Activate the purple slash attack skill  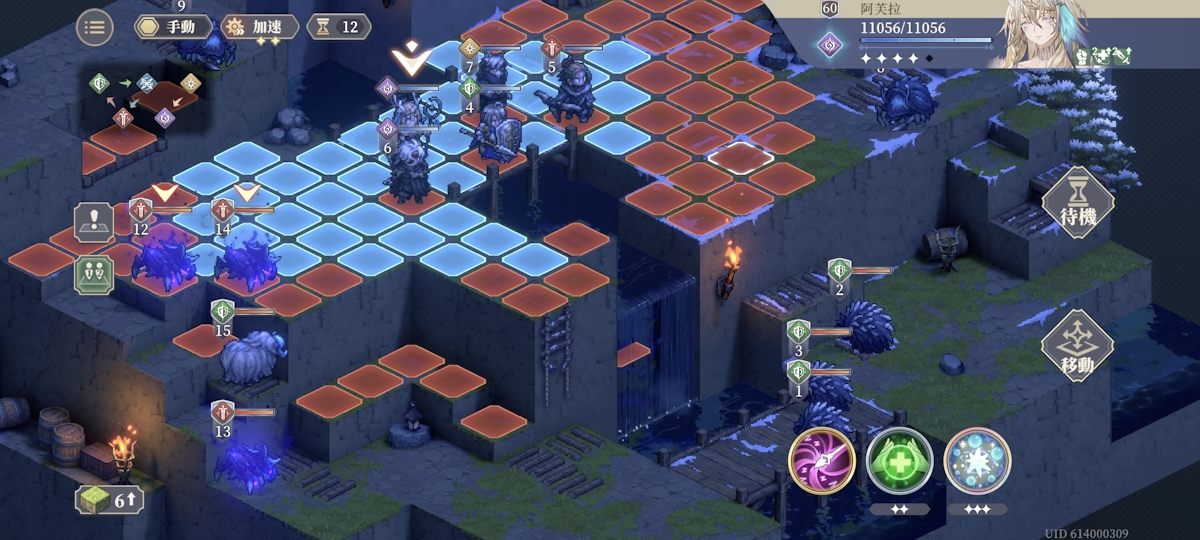[x=821, y=461]
